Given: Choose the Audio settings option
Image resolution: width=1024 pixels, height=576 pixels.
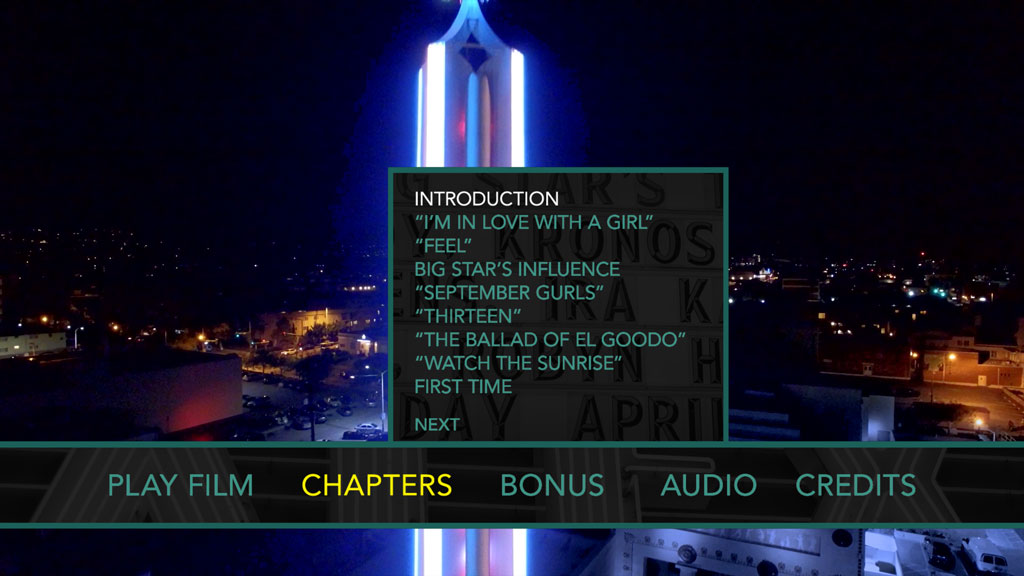Looking at the screenshot, I should click(708, 486).
